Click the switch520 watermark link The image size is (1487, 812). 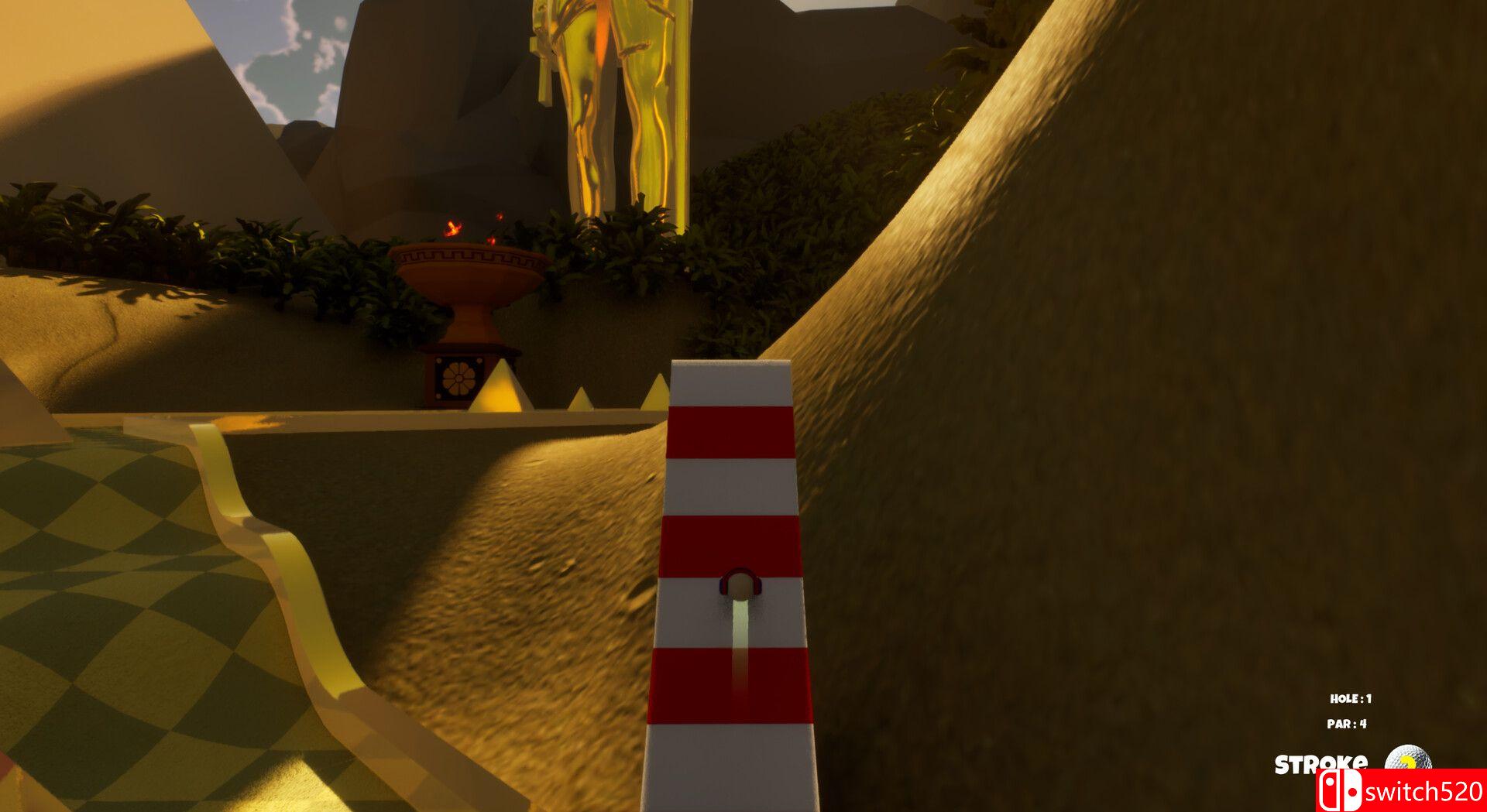point(1425,790)
